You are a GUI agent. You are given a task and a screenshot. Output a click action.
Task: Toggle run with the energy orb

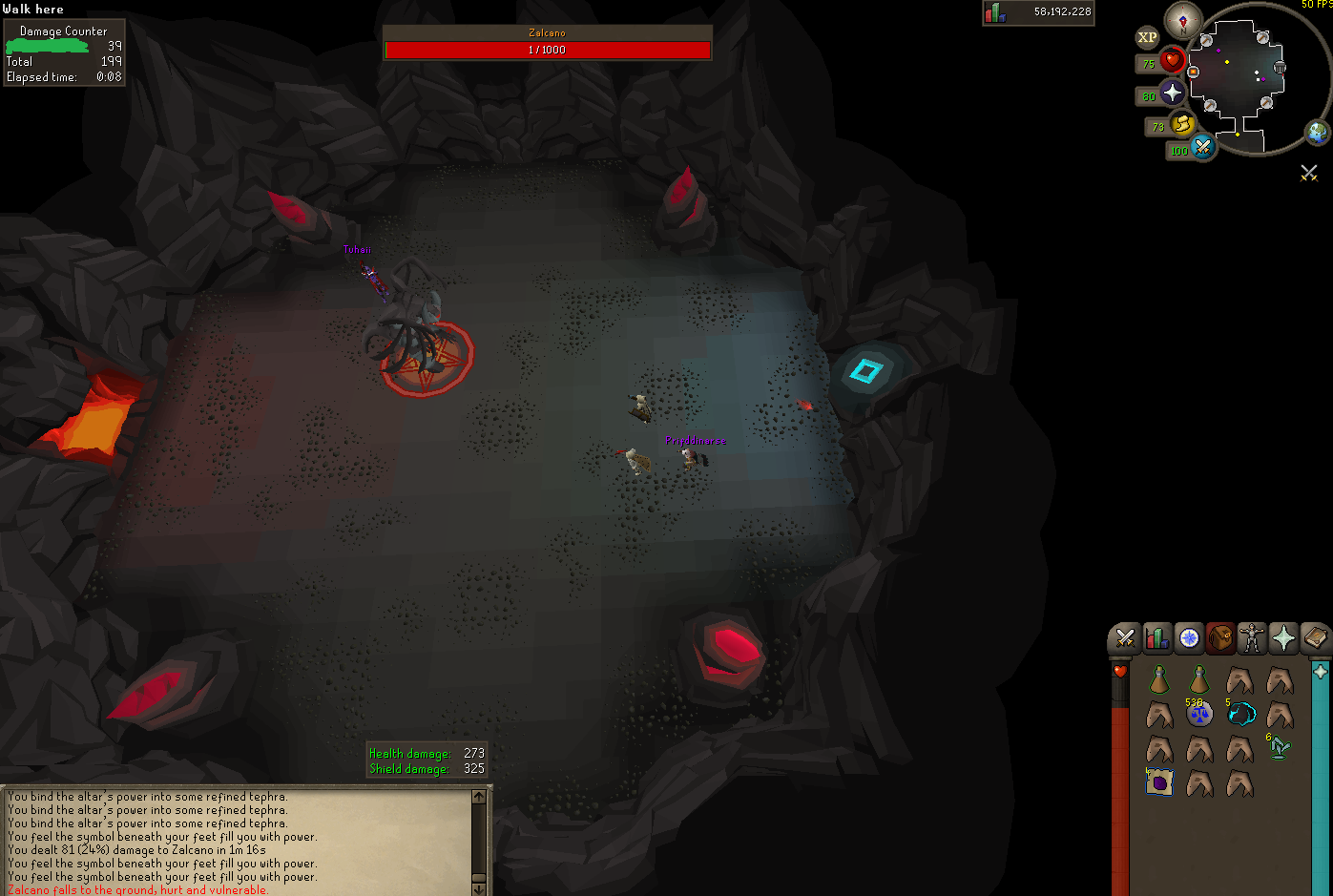(x=1181, y=125)
